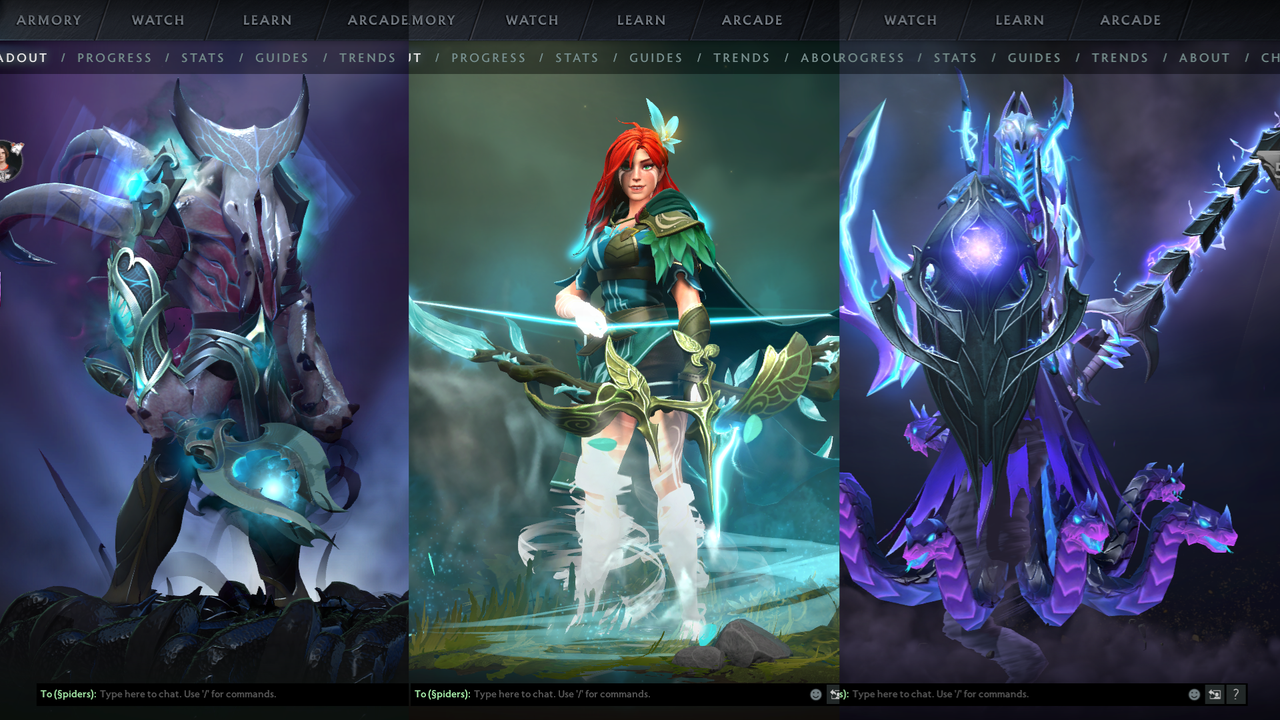Image resolution: width=1280 pixels, height=720 pixels.
Task: Open the emoticon picker in the middle chat bar
Action: (x=816, y=694)
